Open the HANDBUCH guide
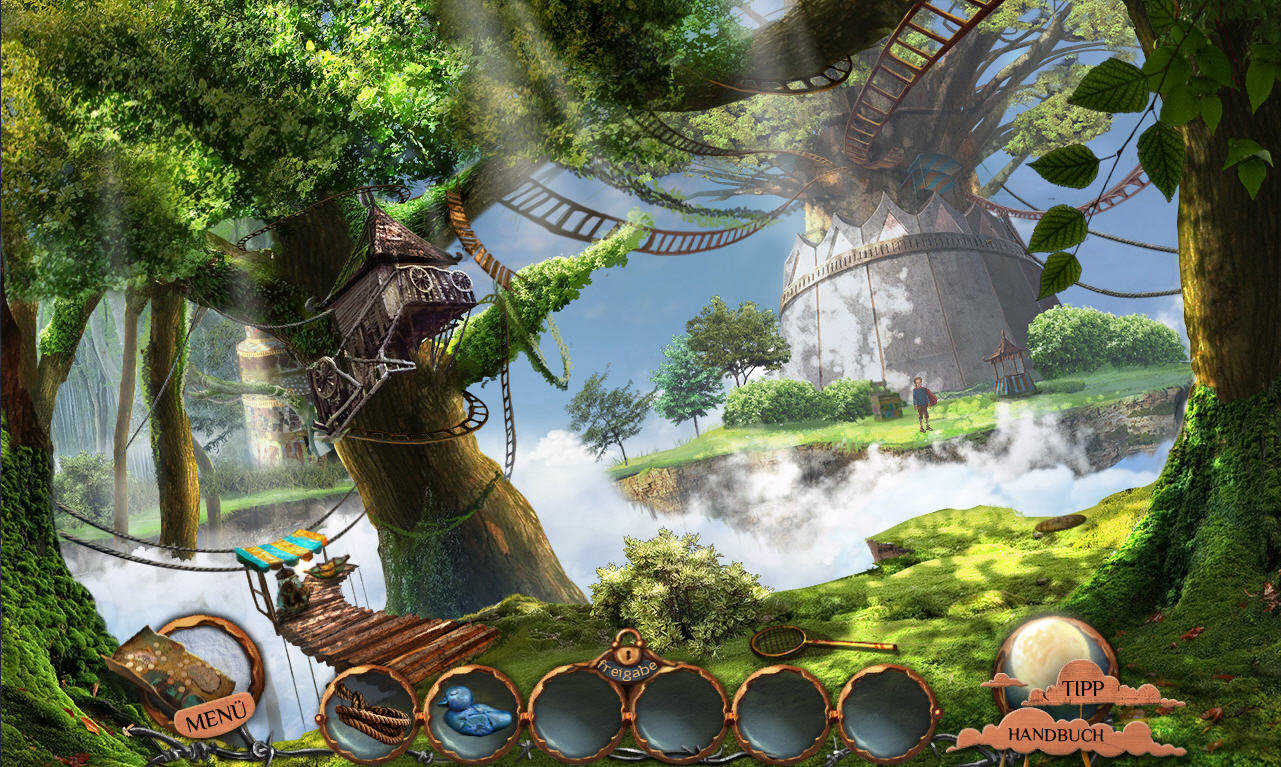1281x767 pixels. click(x=1056, y=735)
